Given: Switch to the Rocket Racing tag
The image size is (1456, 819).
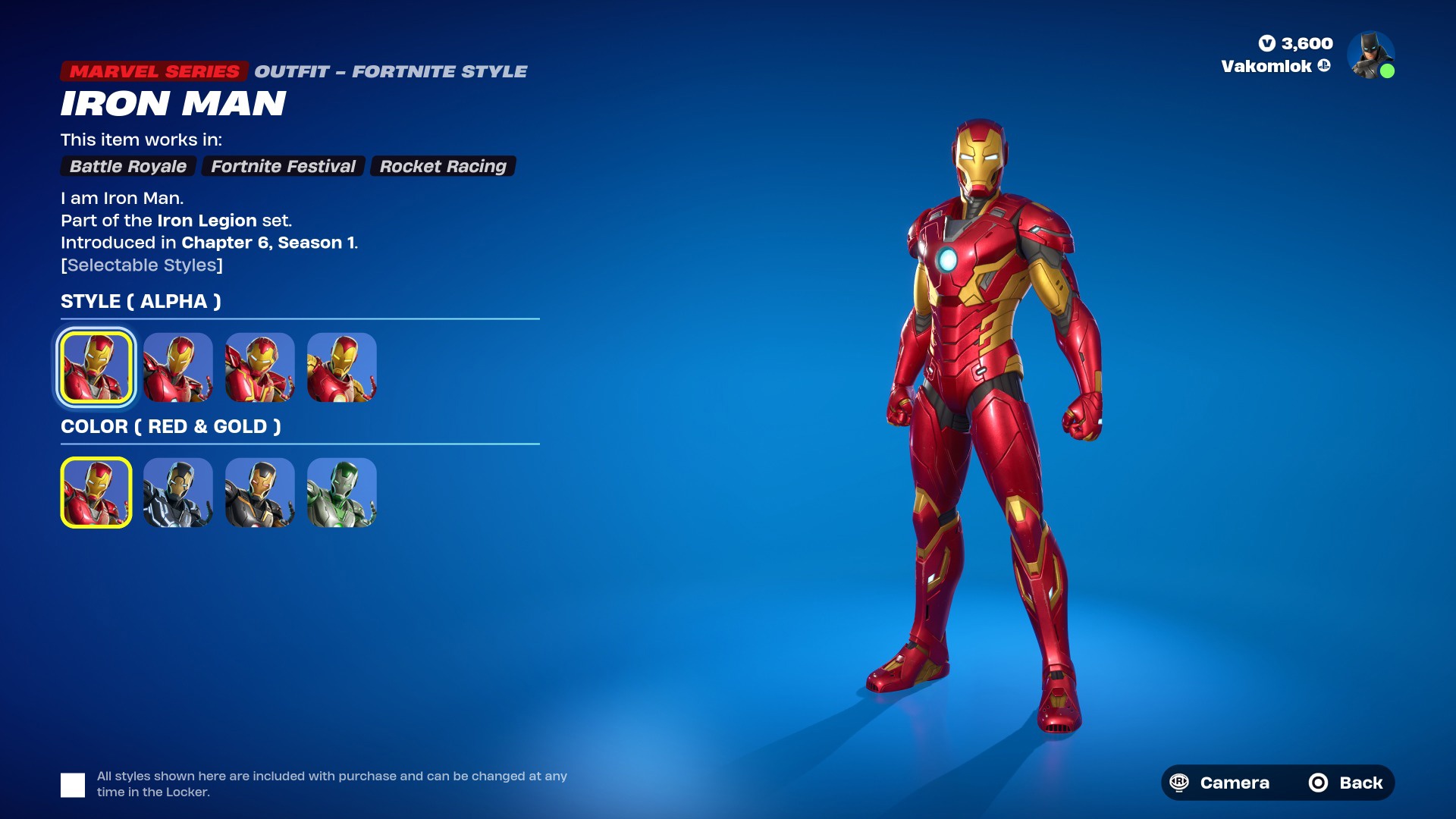Looking at the screenshot, I should [442, 166].
